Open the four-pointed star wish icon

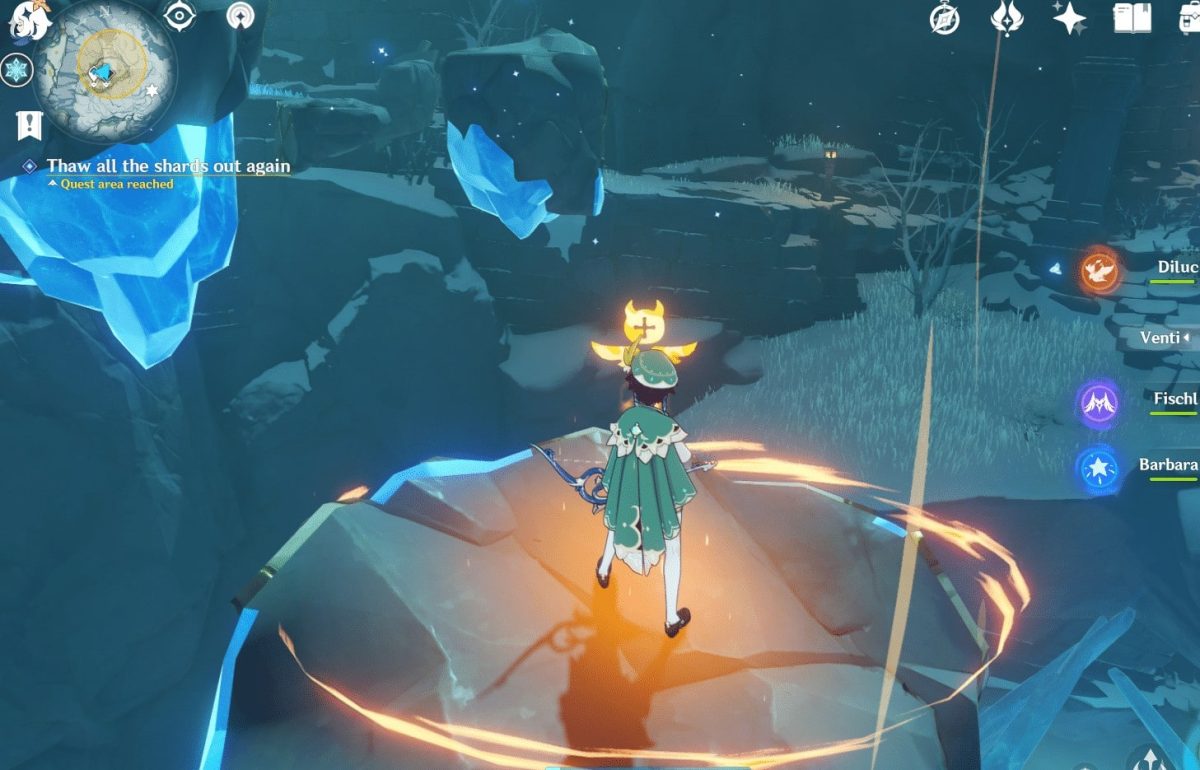point(1070,18)
